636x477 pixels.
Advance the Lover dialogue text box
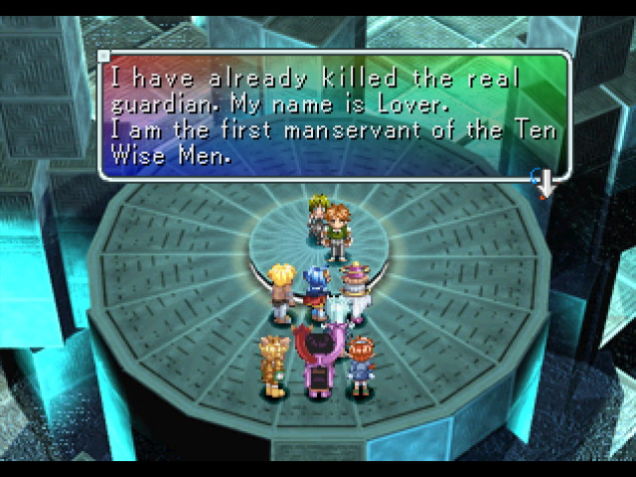pyautogui.click(x=333, y=114)
